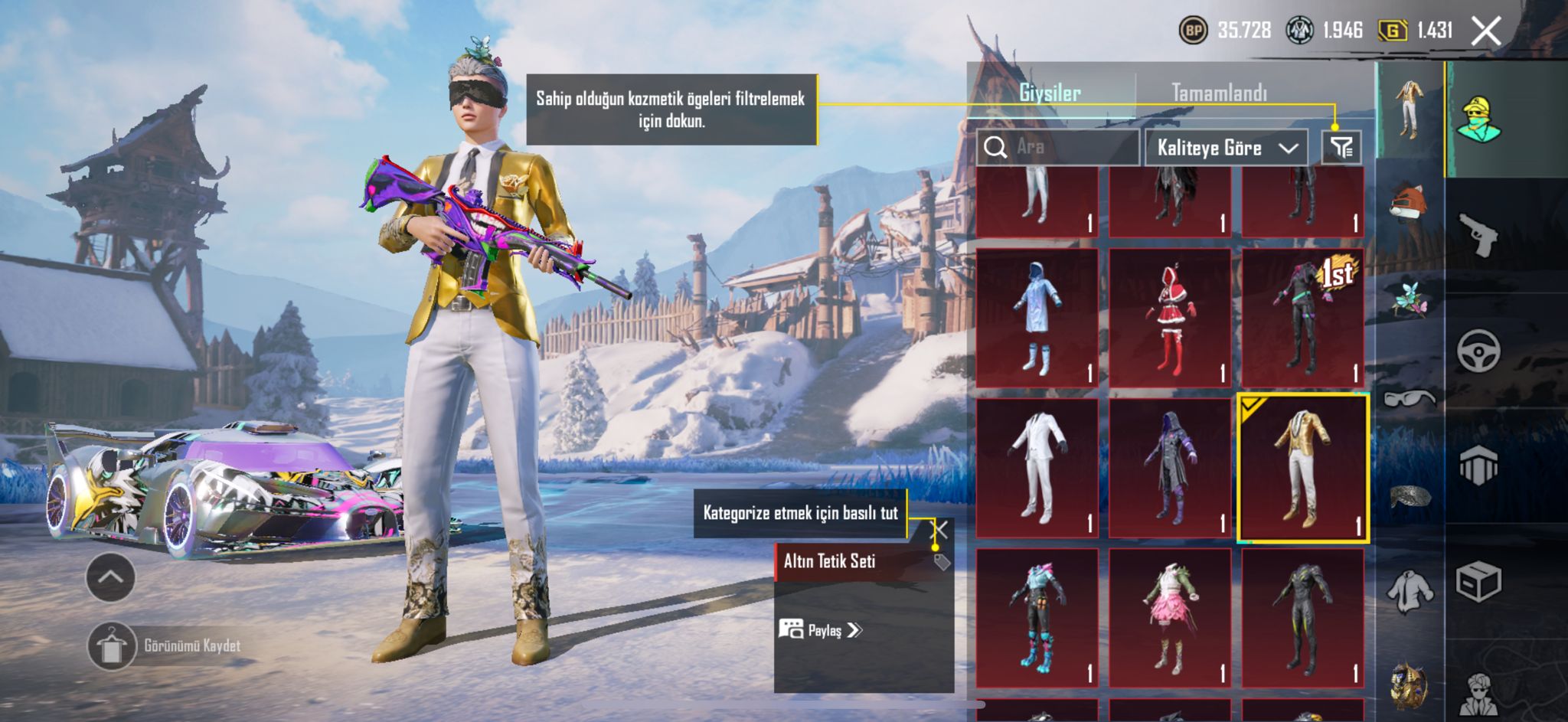Close the inventory screen with the X
Viewport: 1568px width, 722px height.
coord(1486,31)
